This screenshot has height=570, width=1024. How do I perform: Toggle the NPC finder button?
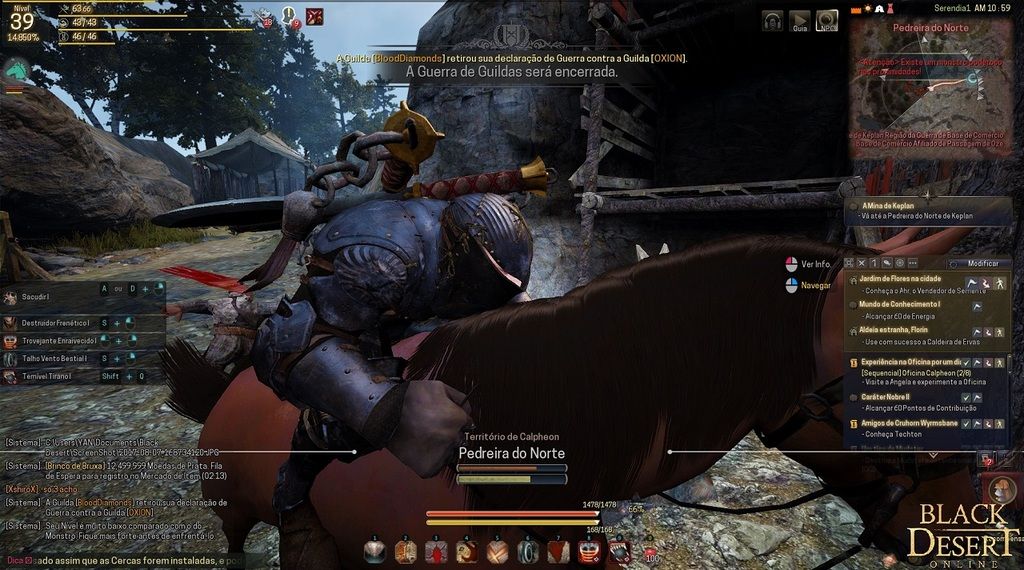click(826, 20)
